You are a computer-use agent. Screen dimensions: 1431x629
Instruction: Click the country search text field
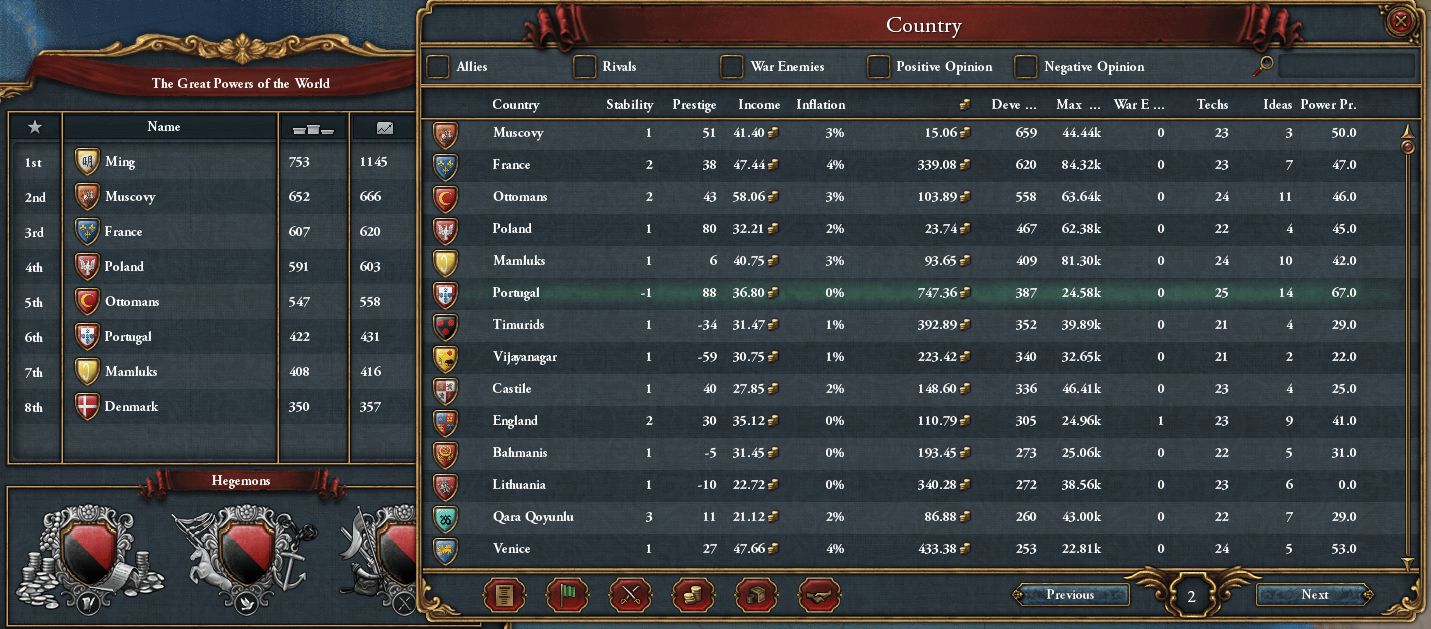coord(1346,67)
